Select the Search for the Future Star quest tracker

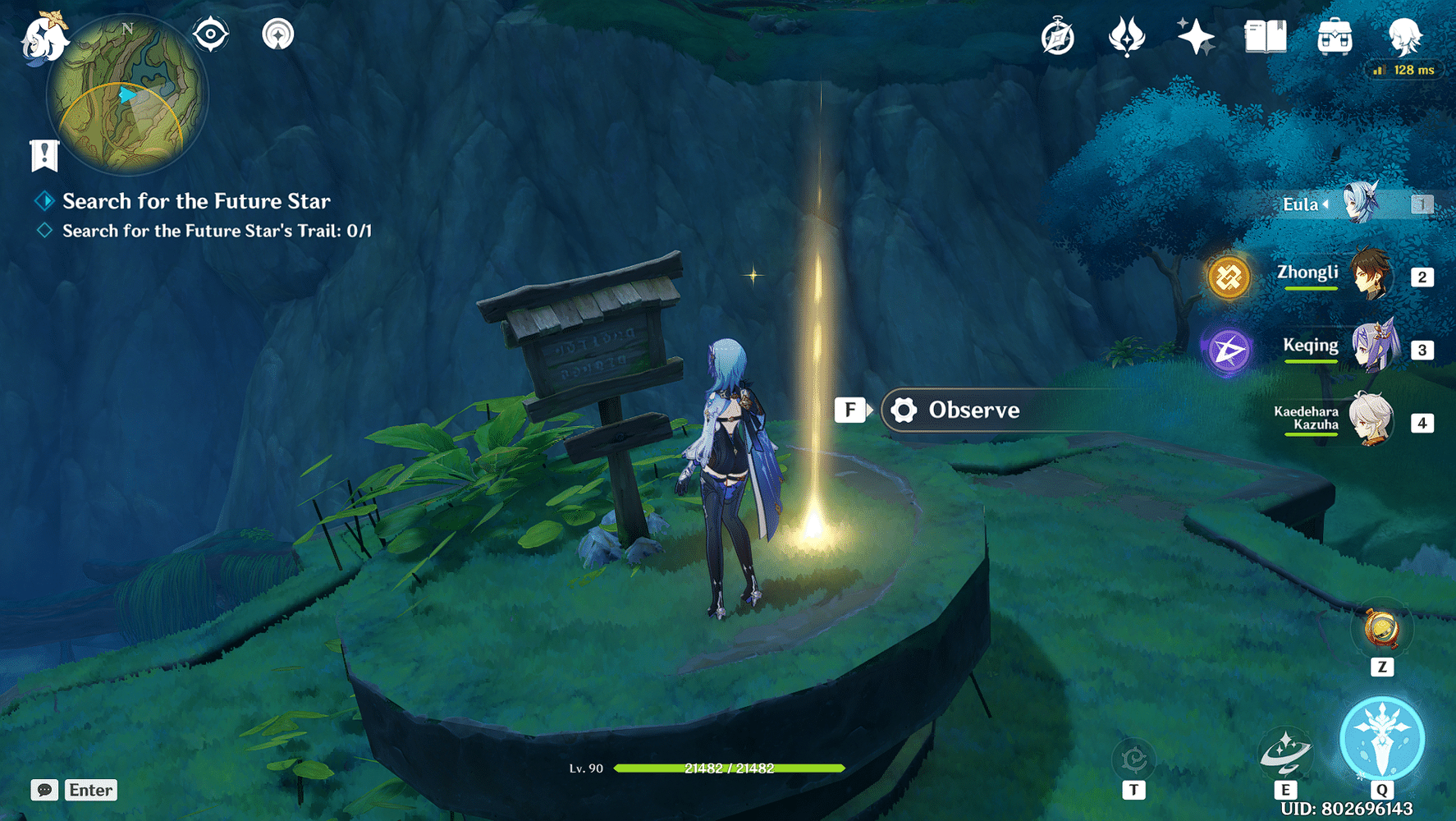(196, 201)
